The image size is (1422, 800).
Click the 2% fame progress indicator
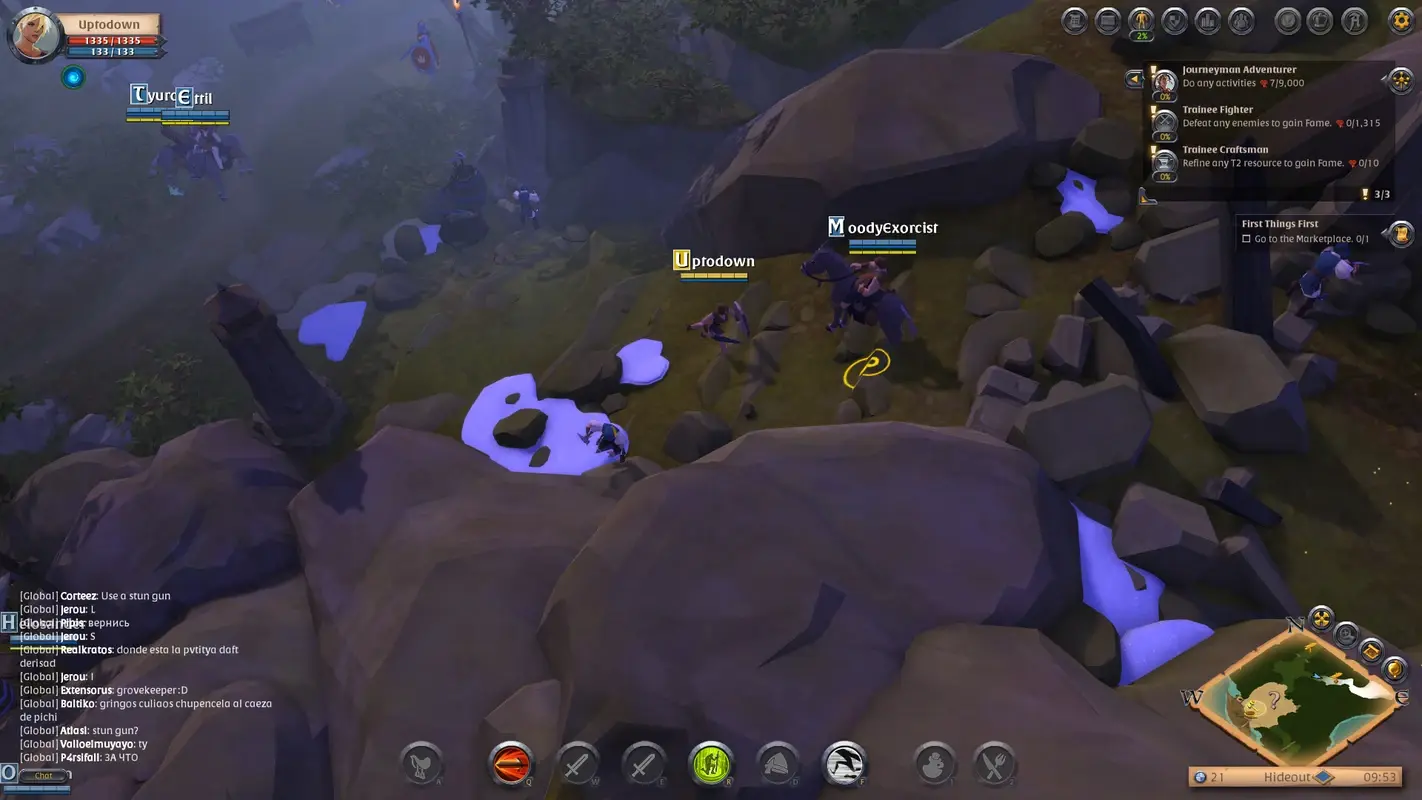click(1141, 35)
